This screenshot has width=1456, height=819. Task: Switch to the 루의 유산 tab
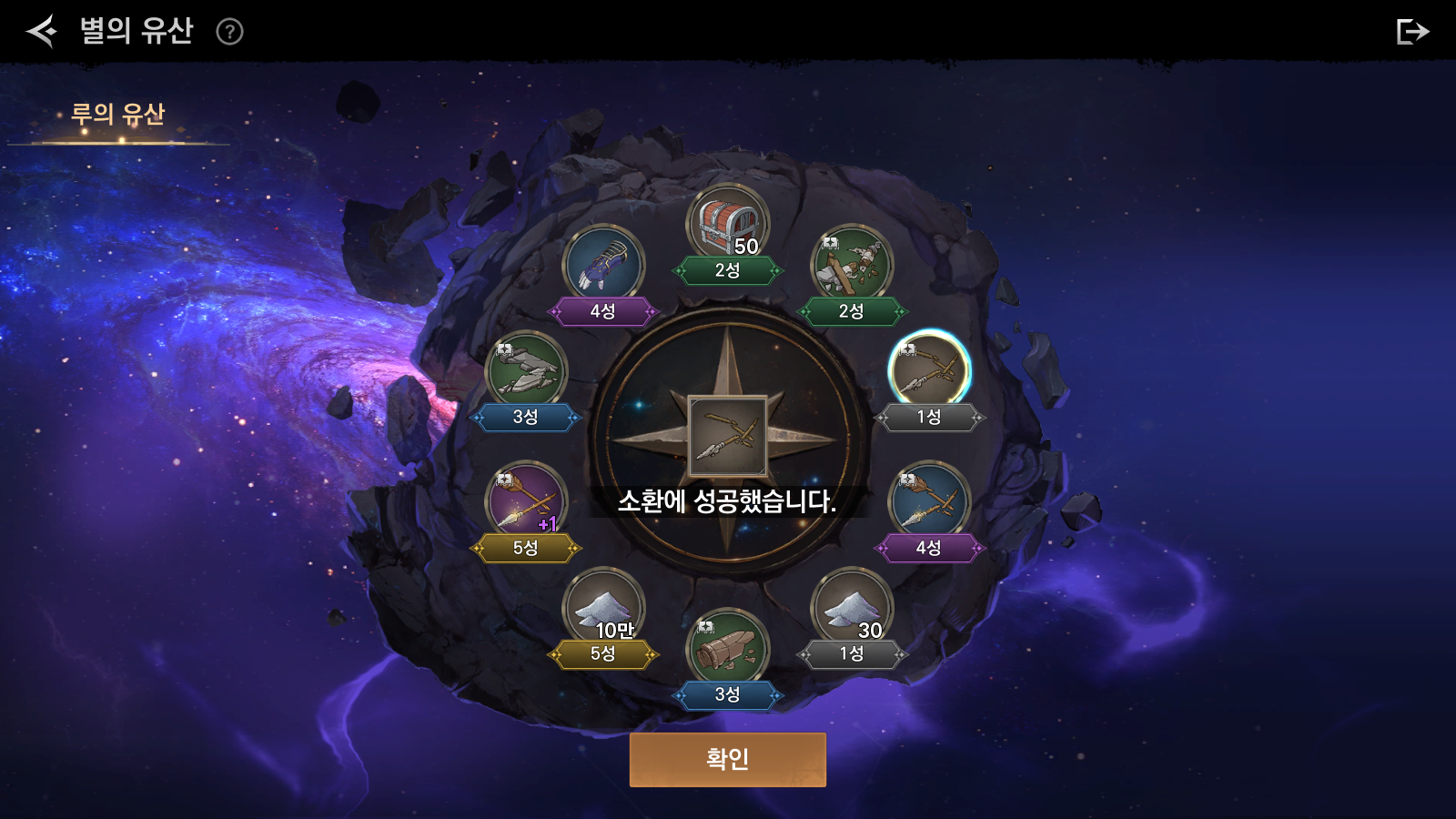tap(117, 115)
